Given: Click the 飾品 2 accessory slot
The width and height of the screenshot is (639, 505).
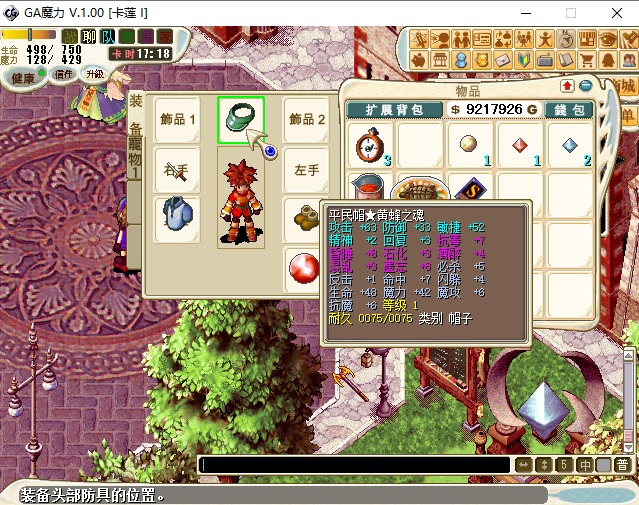Looking at the screenshot, I should [x=306, y=120].
